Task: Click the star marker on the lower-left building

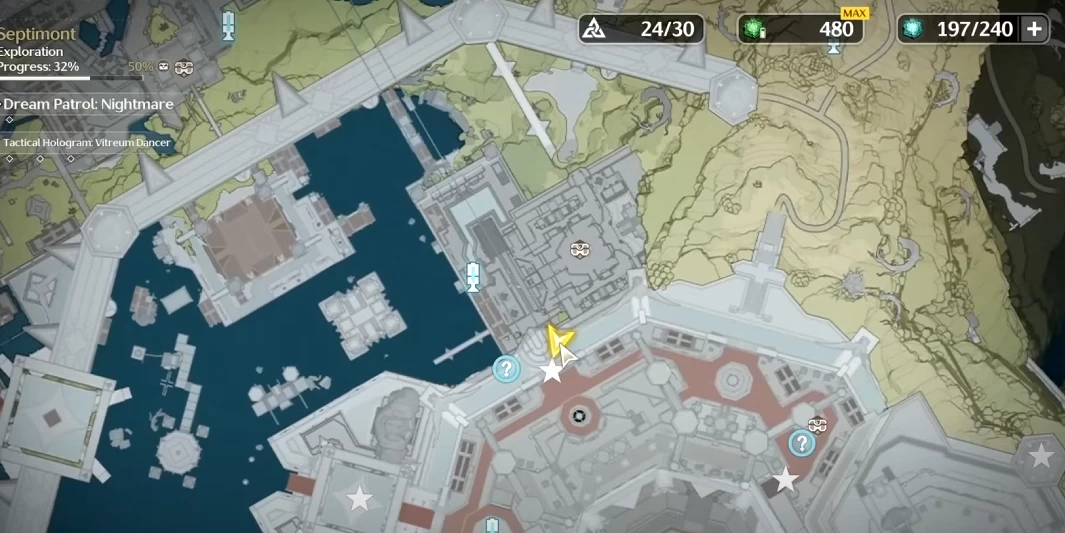Action: (x=359, y=497)
